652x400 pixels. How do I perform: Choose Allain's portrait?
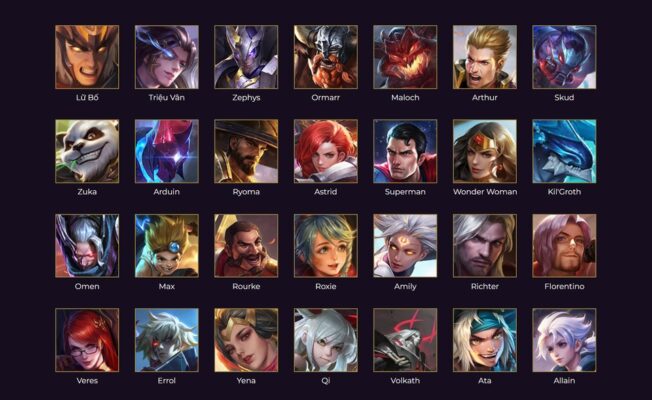tap(564, 340)
